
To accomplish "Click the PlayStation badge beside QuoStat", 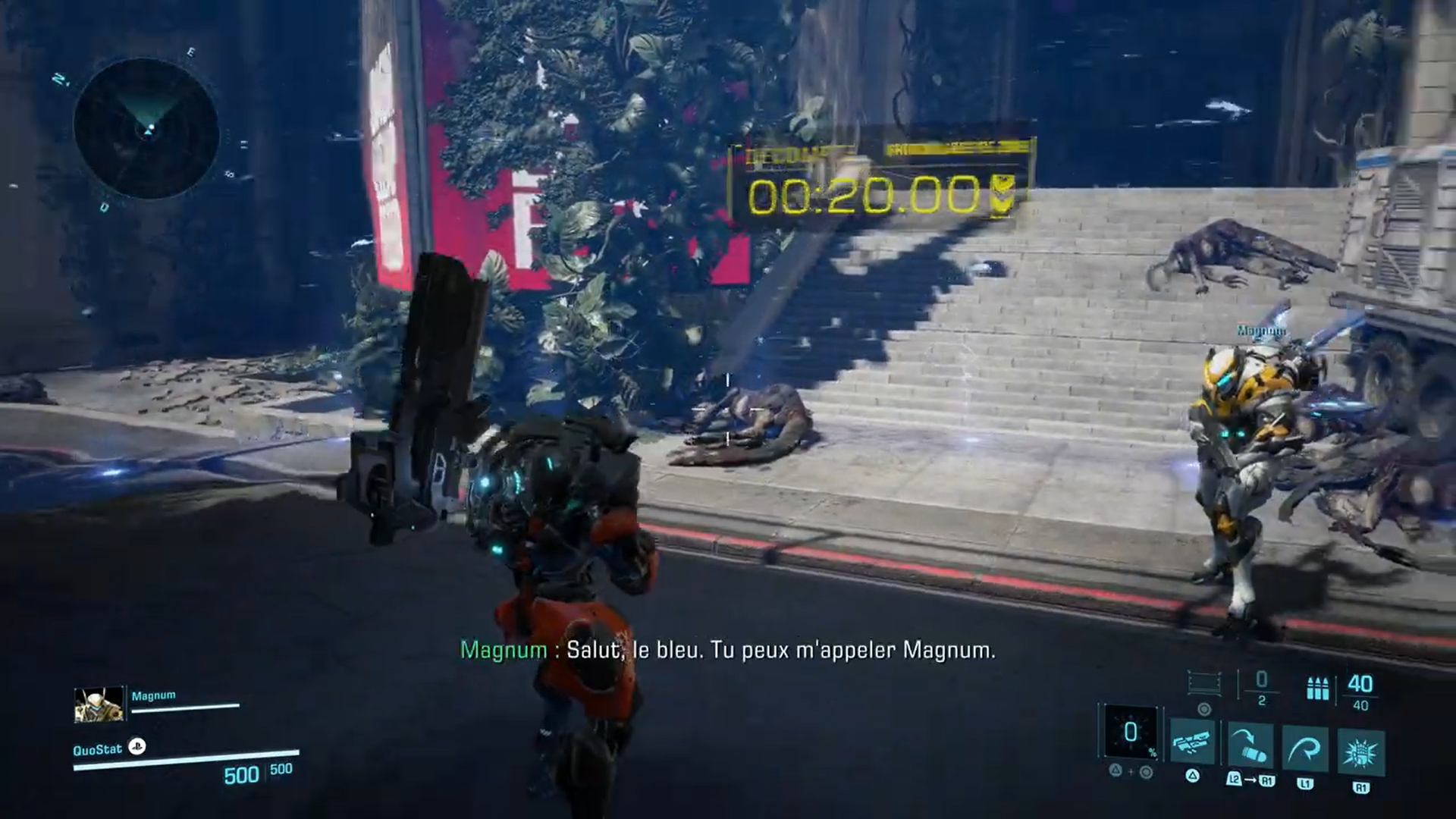I will tap(137, 747).
